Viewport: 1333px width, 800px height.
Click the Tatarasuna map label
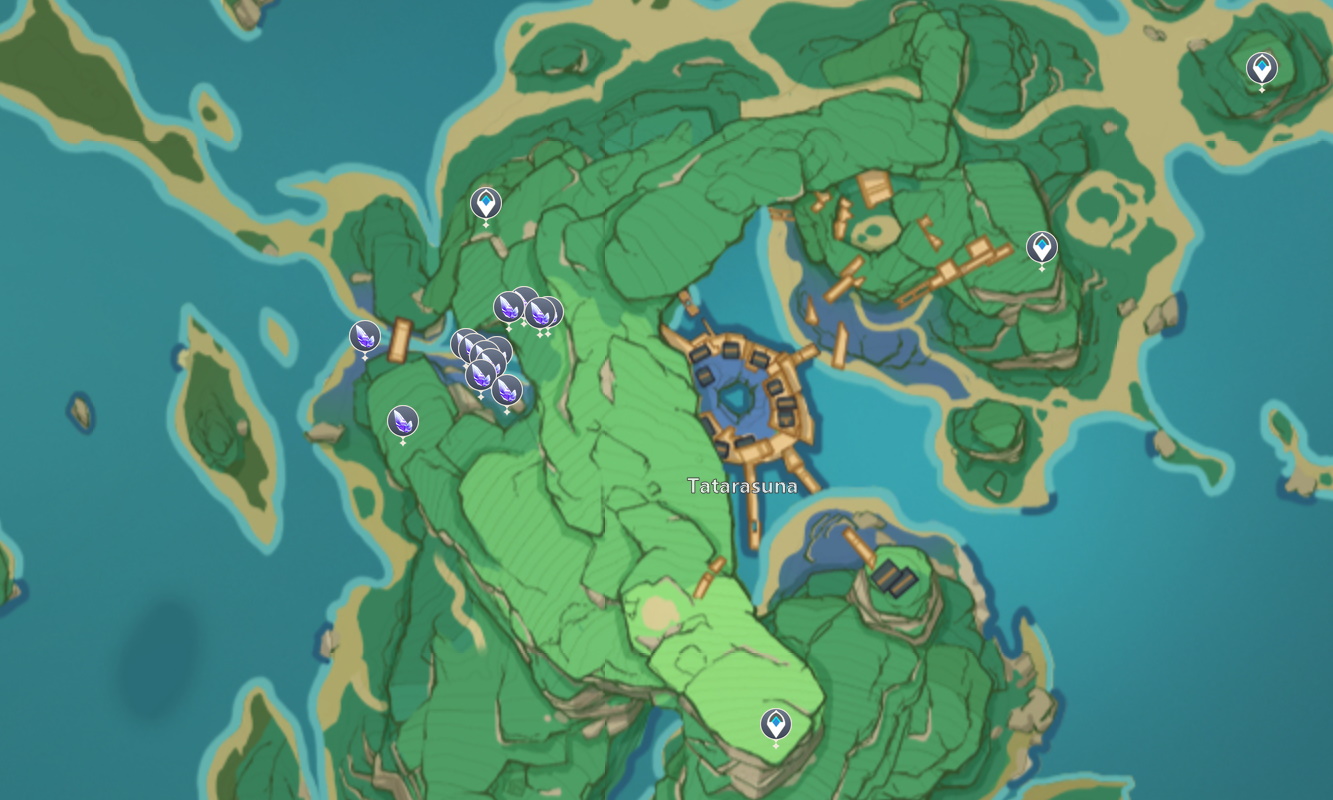(x=742, y=487)
